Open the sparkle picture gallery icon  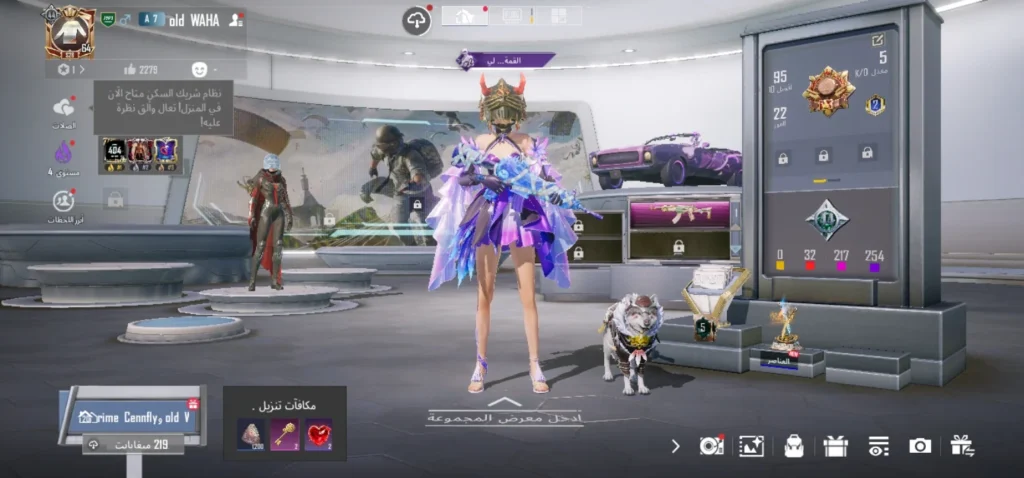tap(751, 446)
